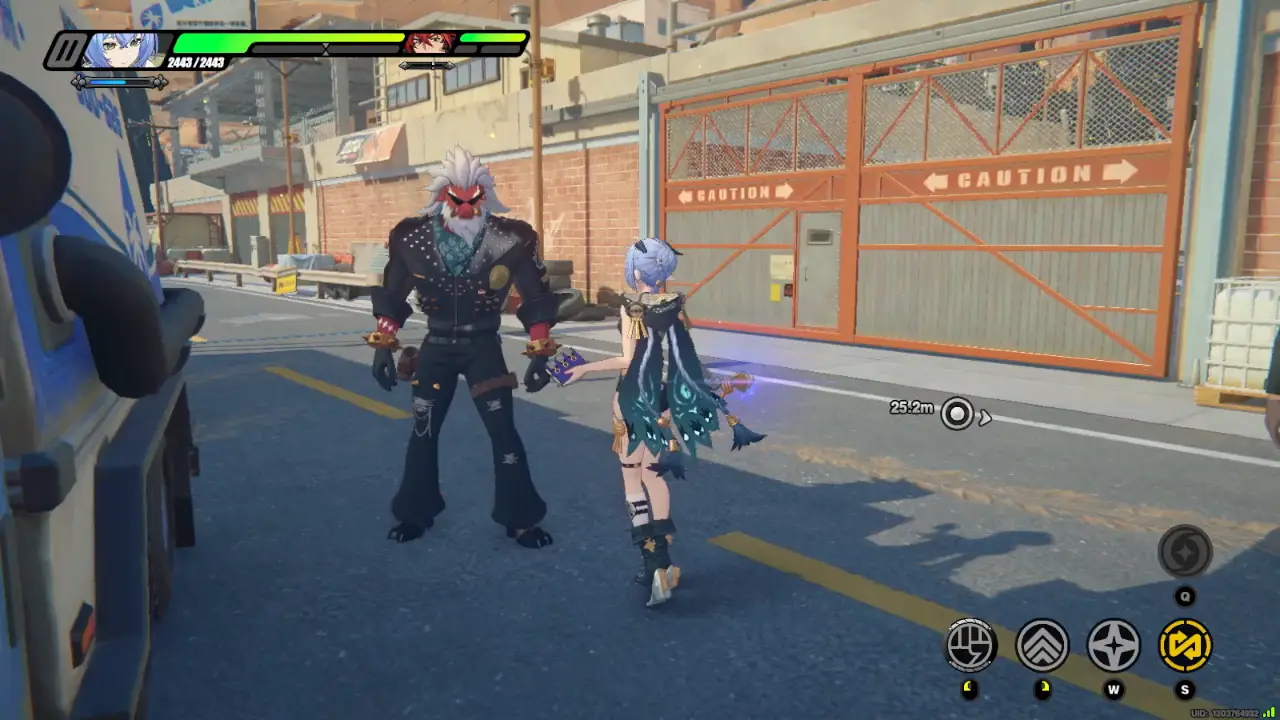Switch to the red-haired teammate portrait
This screenshot has width=1280, height=720.
tap(429, 43)
